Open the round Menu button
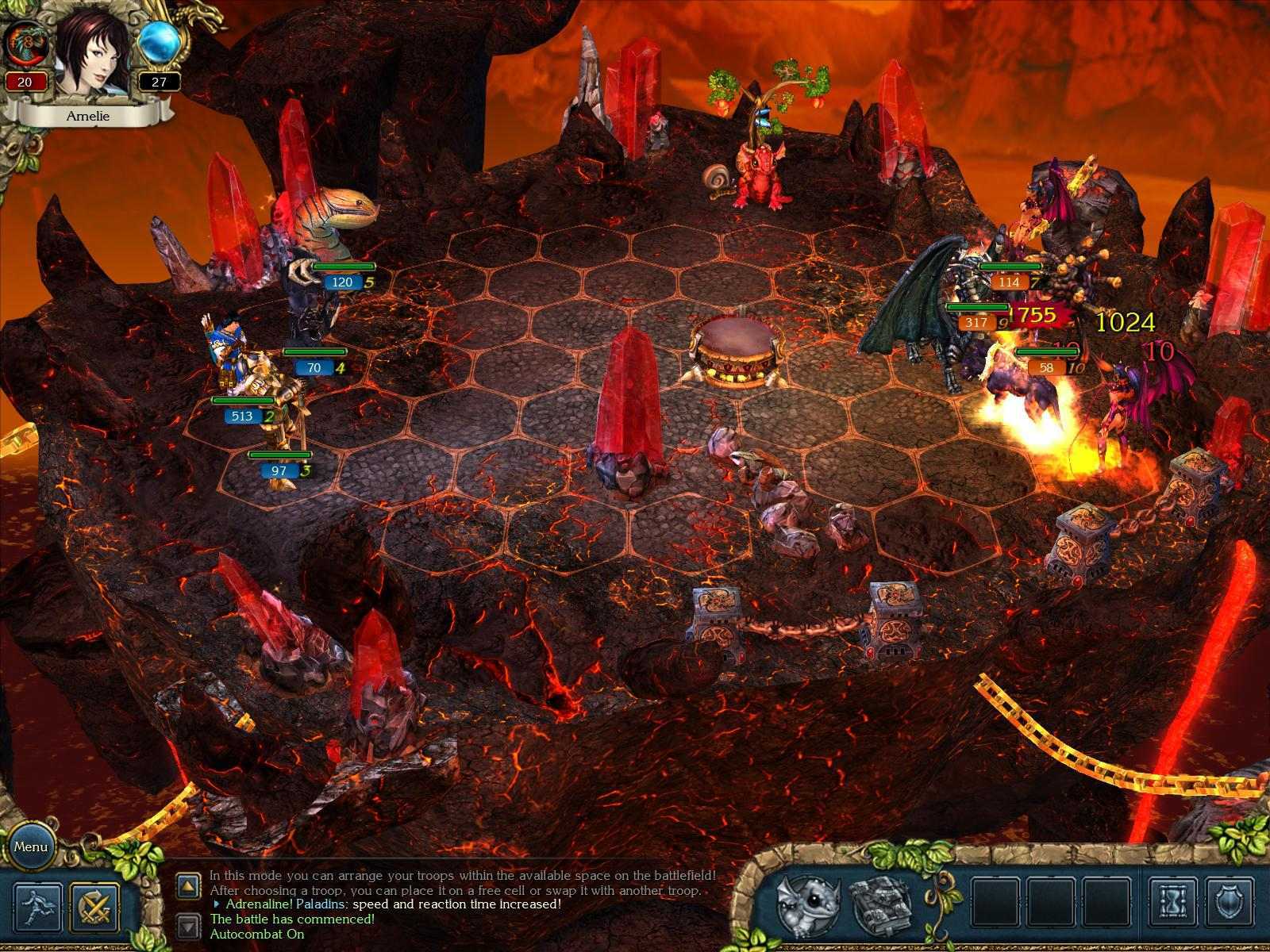1270x952 pixels. 30,846
